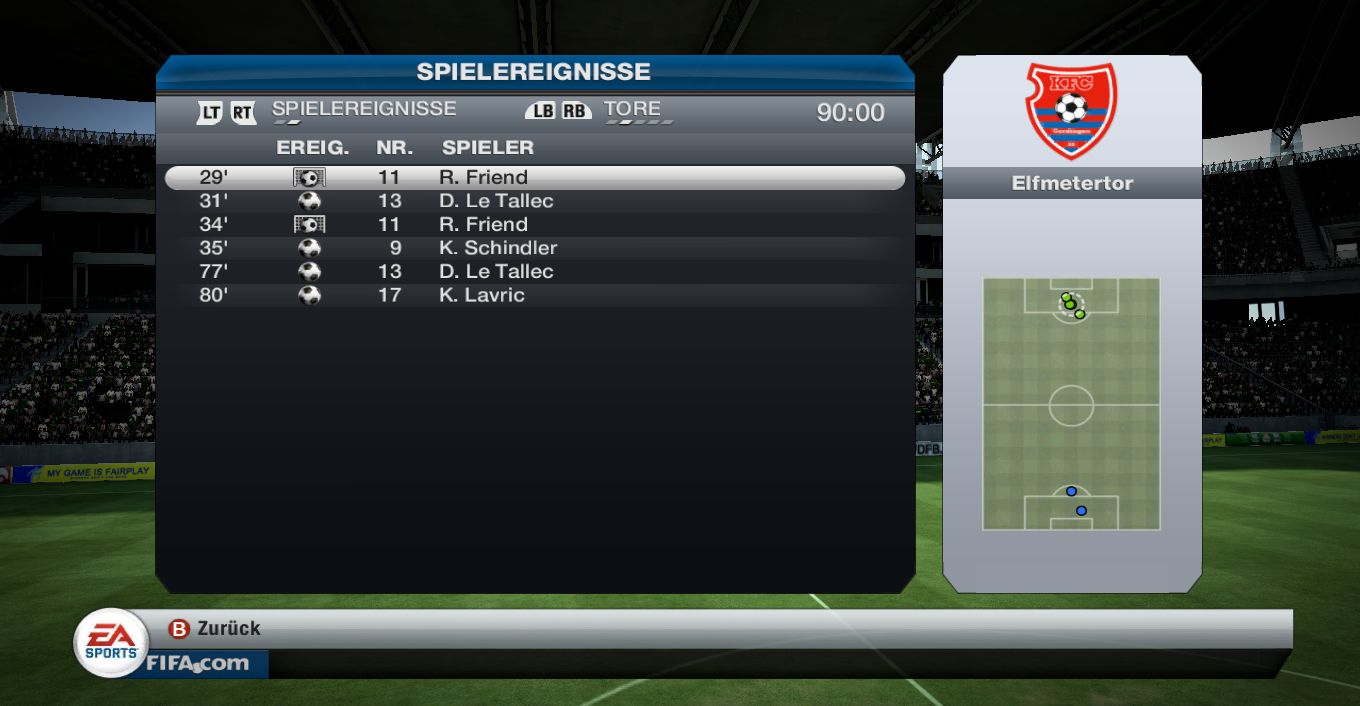Click the pitch diagram with shot markers
This screenshot has width=1360, height=706.
(1071, 404)
